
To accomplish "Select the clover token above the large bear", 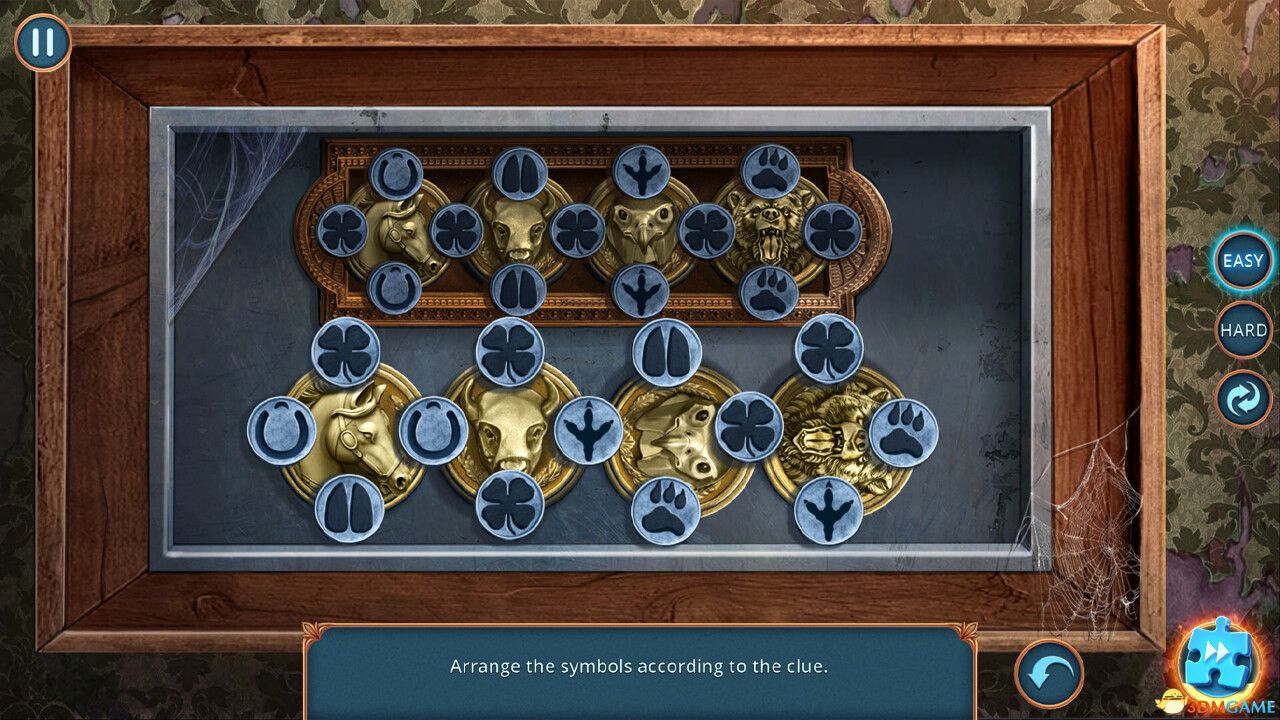I will point(828,349).
